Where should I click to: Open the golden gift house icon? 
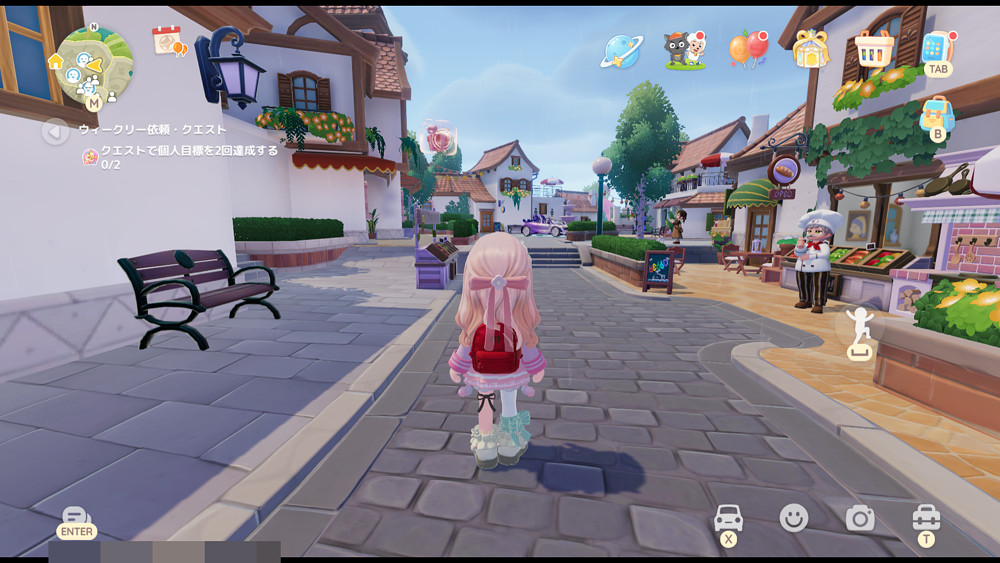pos(811,48)
